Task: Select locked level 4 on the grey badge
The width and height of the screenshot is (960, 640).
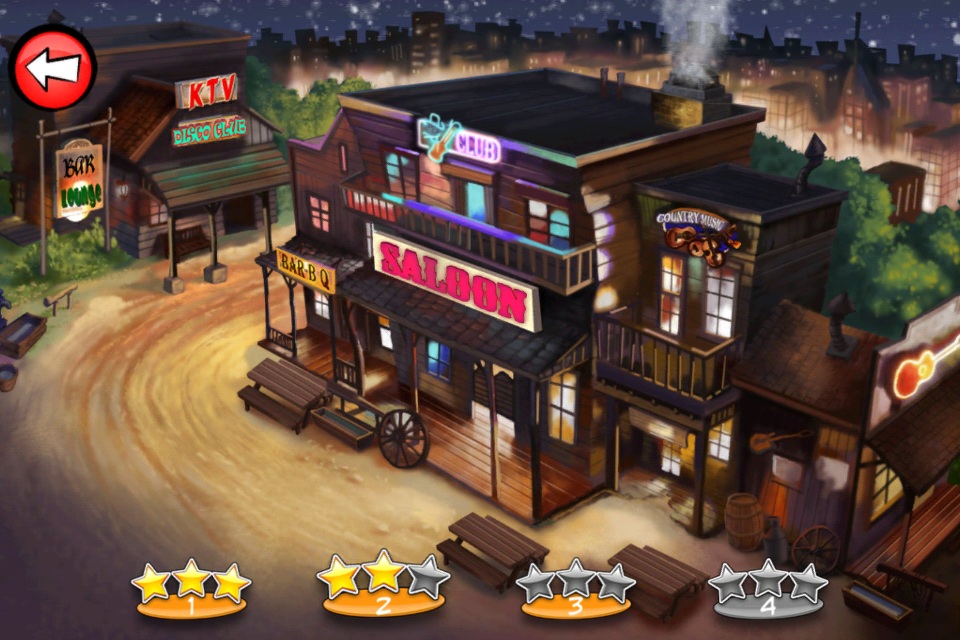Action: (x=768, y=593)
